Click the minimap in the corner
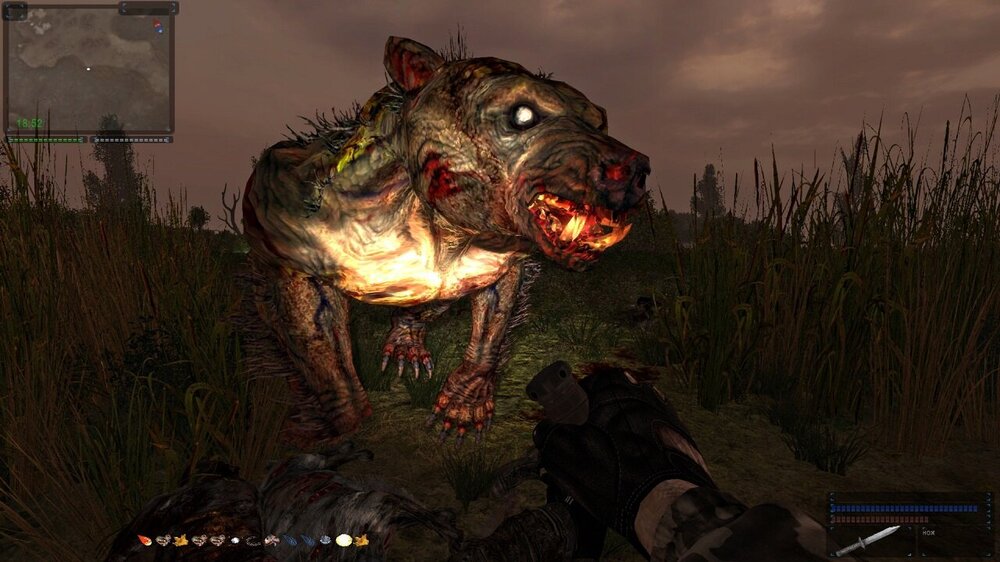This screenshot has width=1000, height=562. (89, 72)
